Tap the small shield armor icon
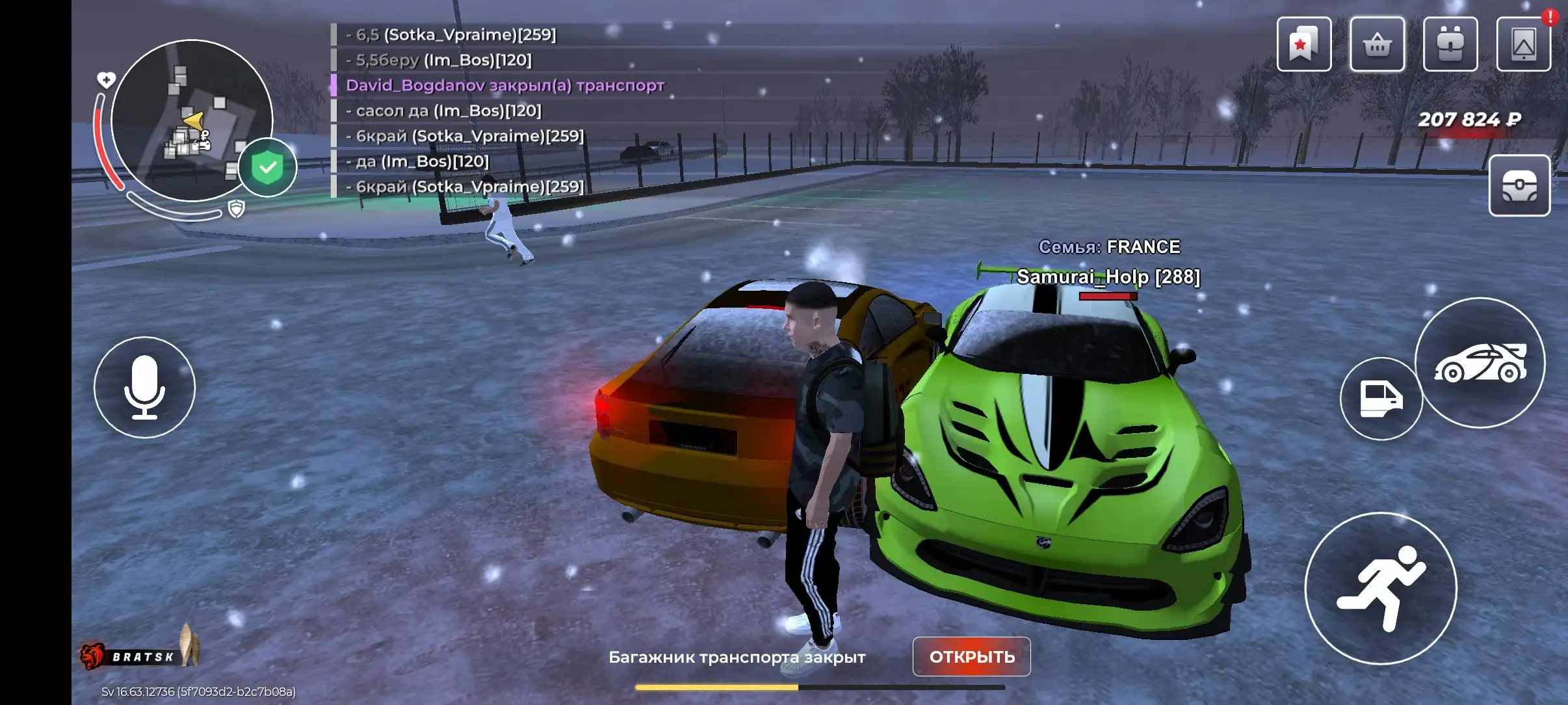Screen dimensions: 1568x705 [237, 209]
